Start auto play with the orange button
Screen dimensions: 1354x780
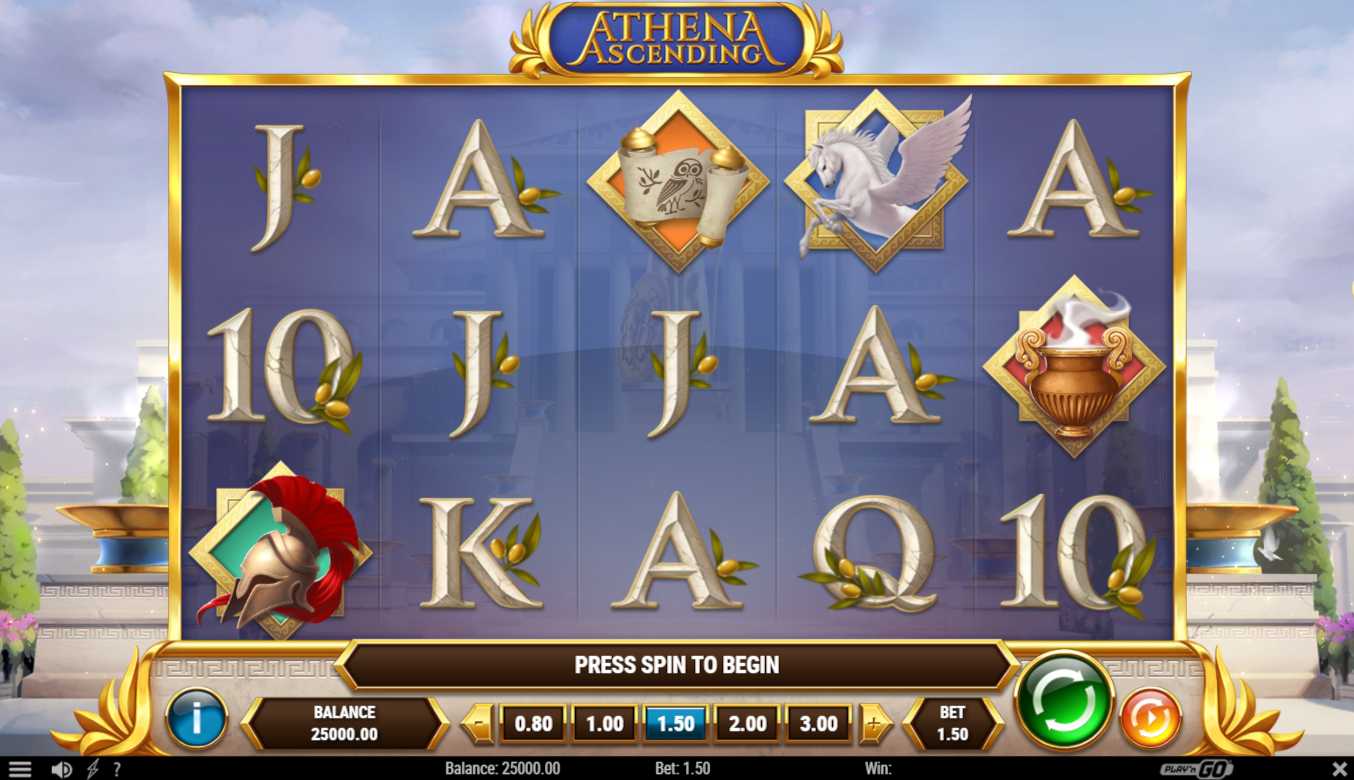pos(1150,718)
